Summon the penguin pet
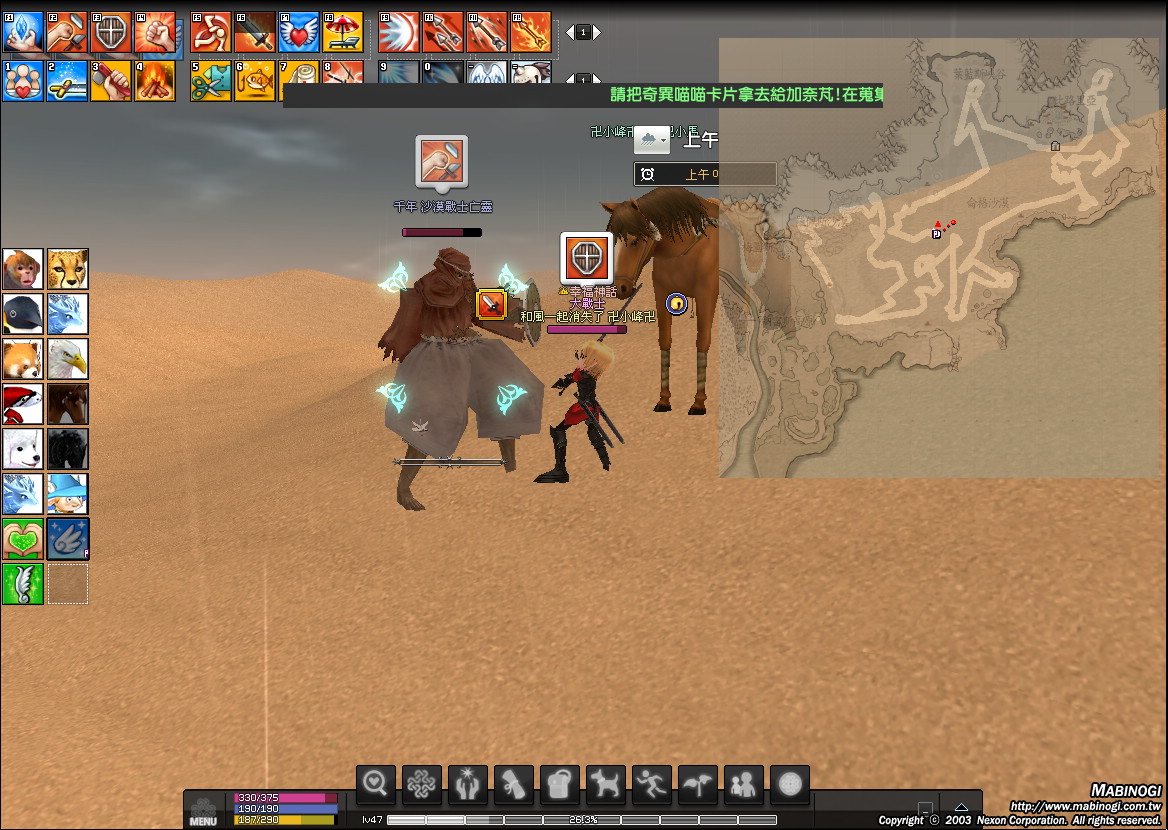Screen dimensions: 1168x830 (x=23, y=314)
